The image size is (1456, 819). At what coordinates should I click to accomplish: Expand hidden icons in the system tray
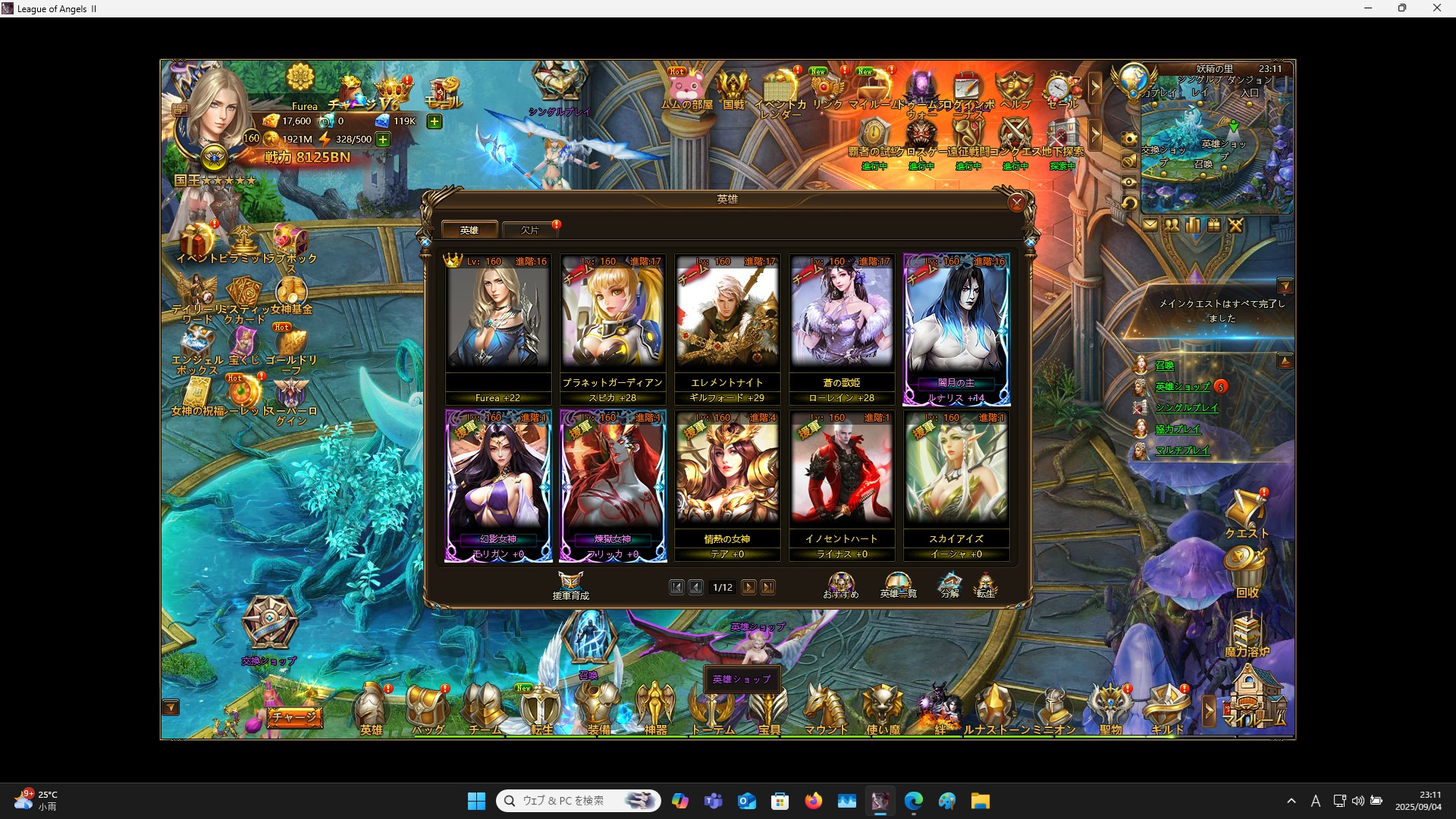pos(1292,800)
